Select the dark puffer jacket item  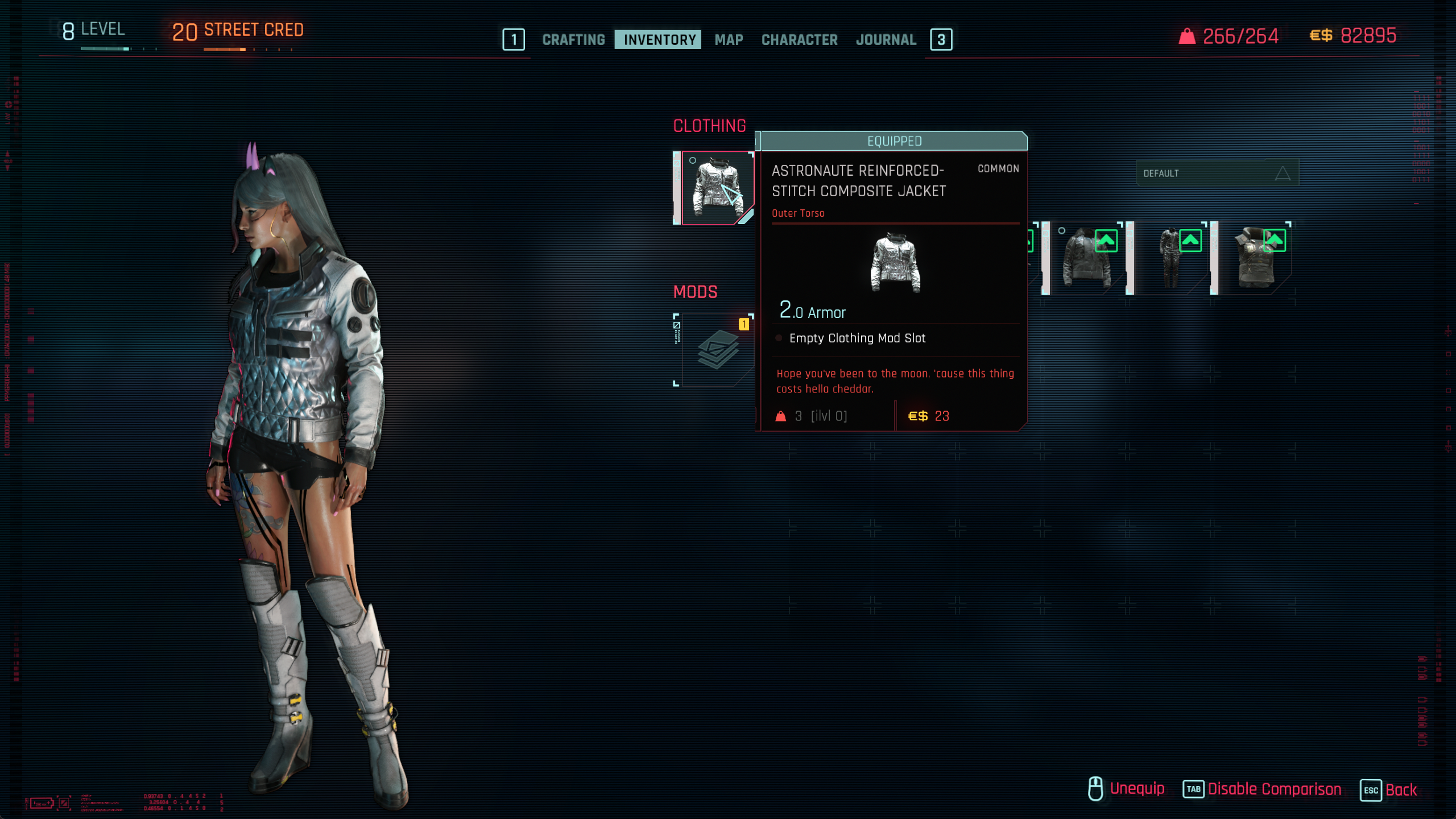pyautogui.click(x=1085, y=258)
